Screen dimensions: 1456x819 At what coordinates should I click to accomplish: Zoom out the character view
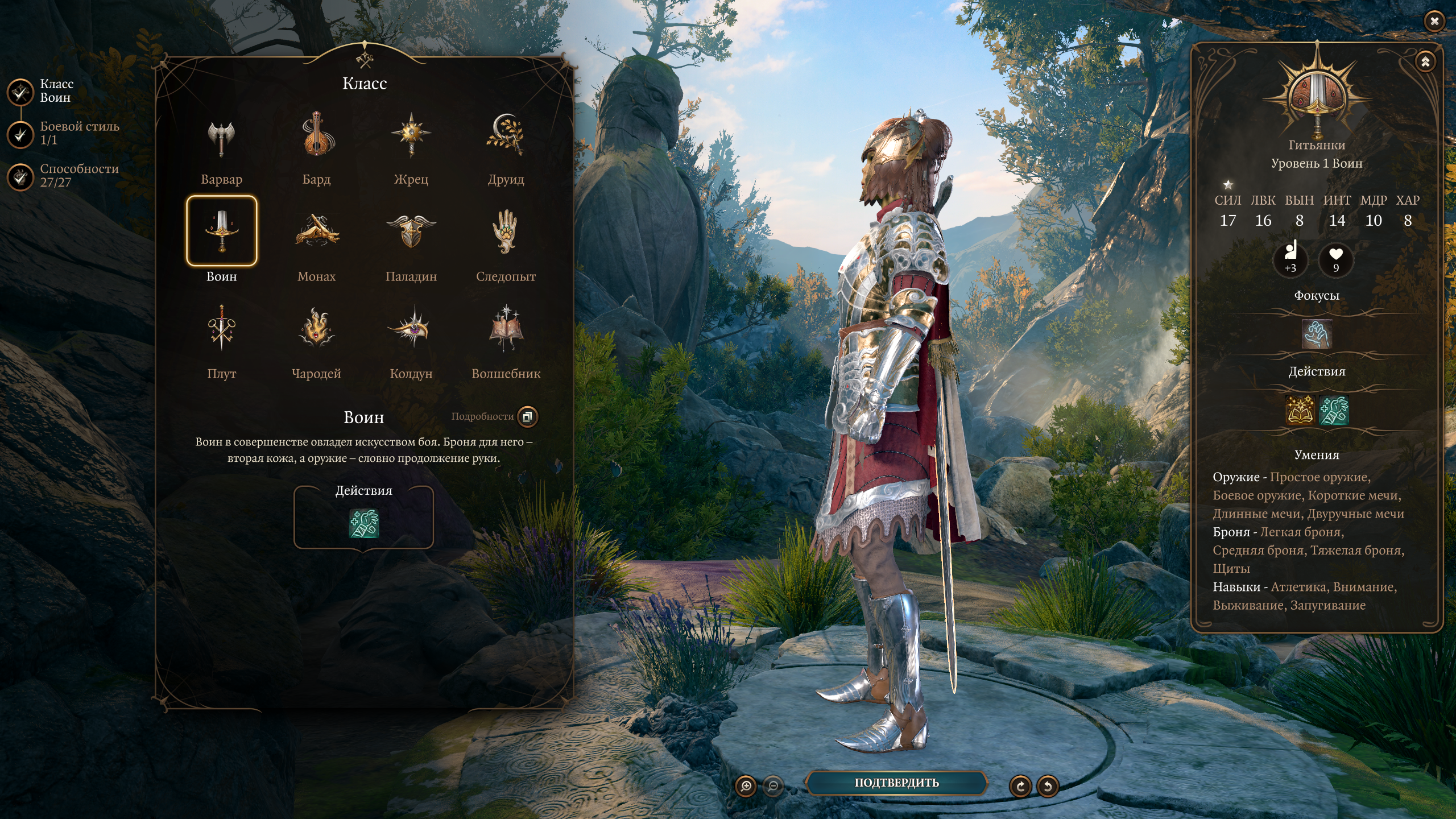tap(773, 787)
